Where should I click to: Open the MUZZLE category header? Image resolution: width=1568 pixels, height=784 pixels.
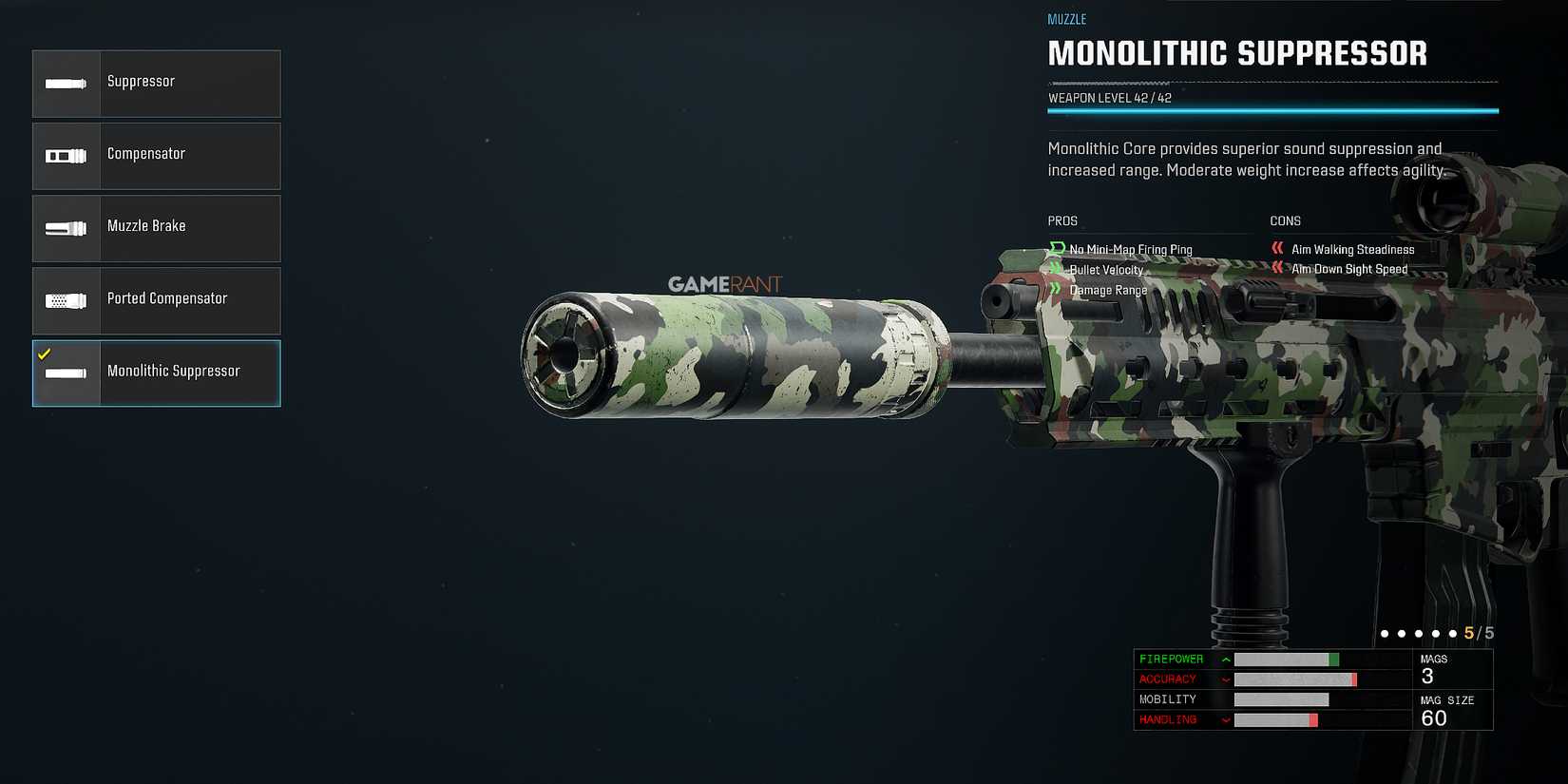pyautogui.click(x=1065, y=19)
